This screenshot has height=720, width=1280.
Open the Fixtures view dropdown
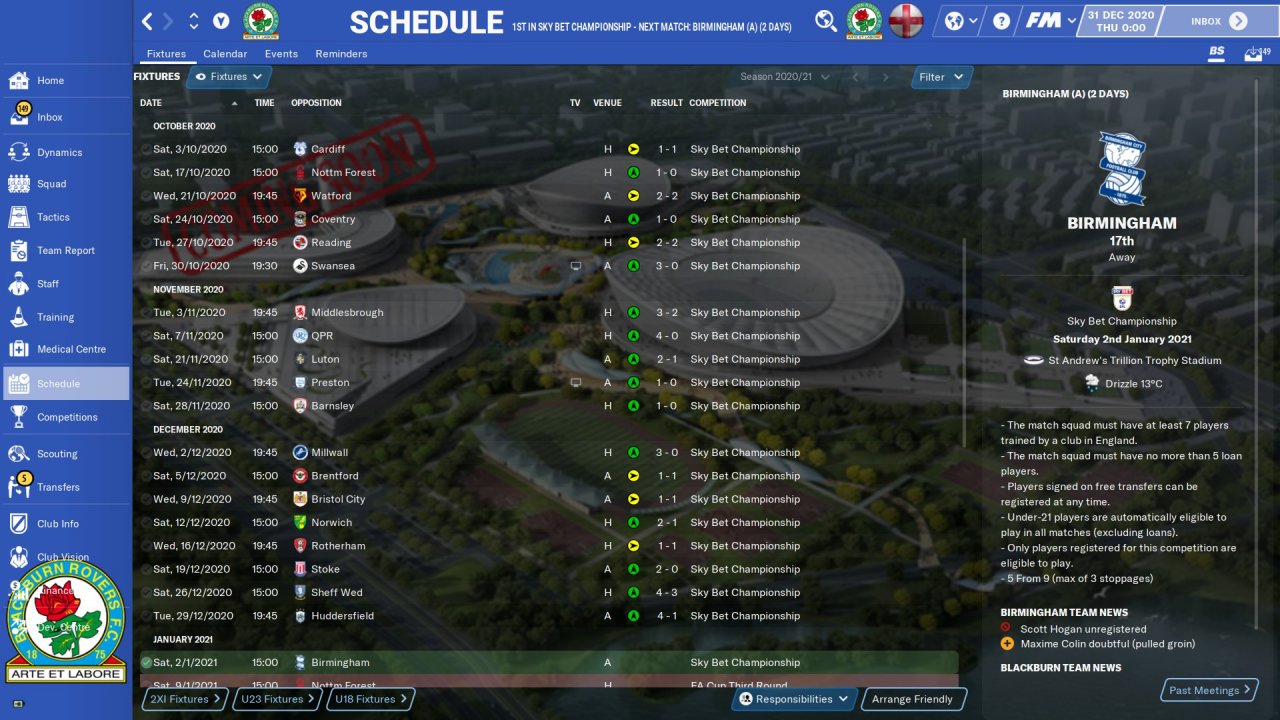[x=229, y=77]
